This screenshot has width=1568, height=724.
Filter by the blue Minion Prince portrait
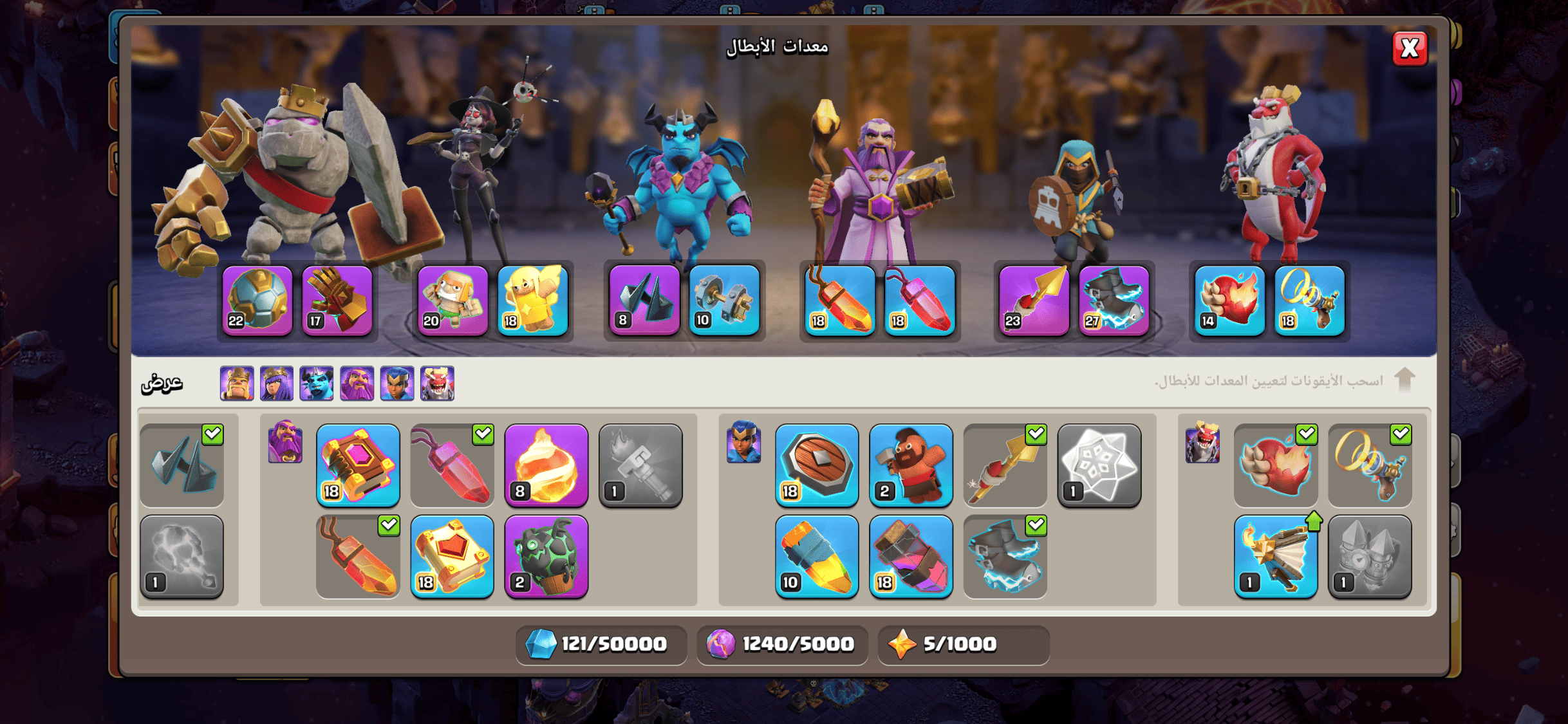point(317,384)
